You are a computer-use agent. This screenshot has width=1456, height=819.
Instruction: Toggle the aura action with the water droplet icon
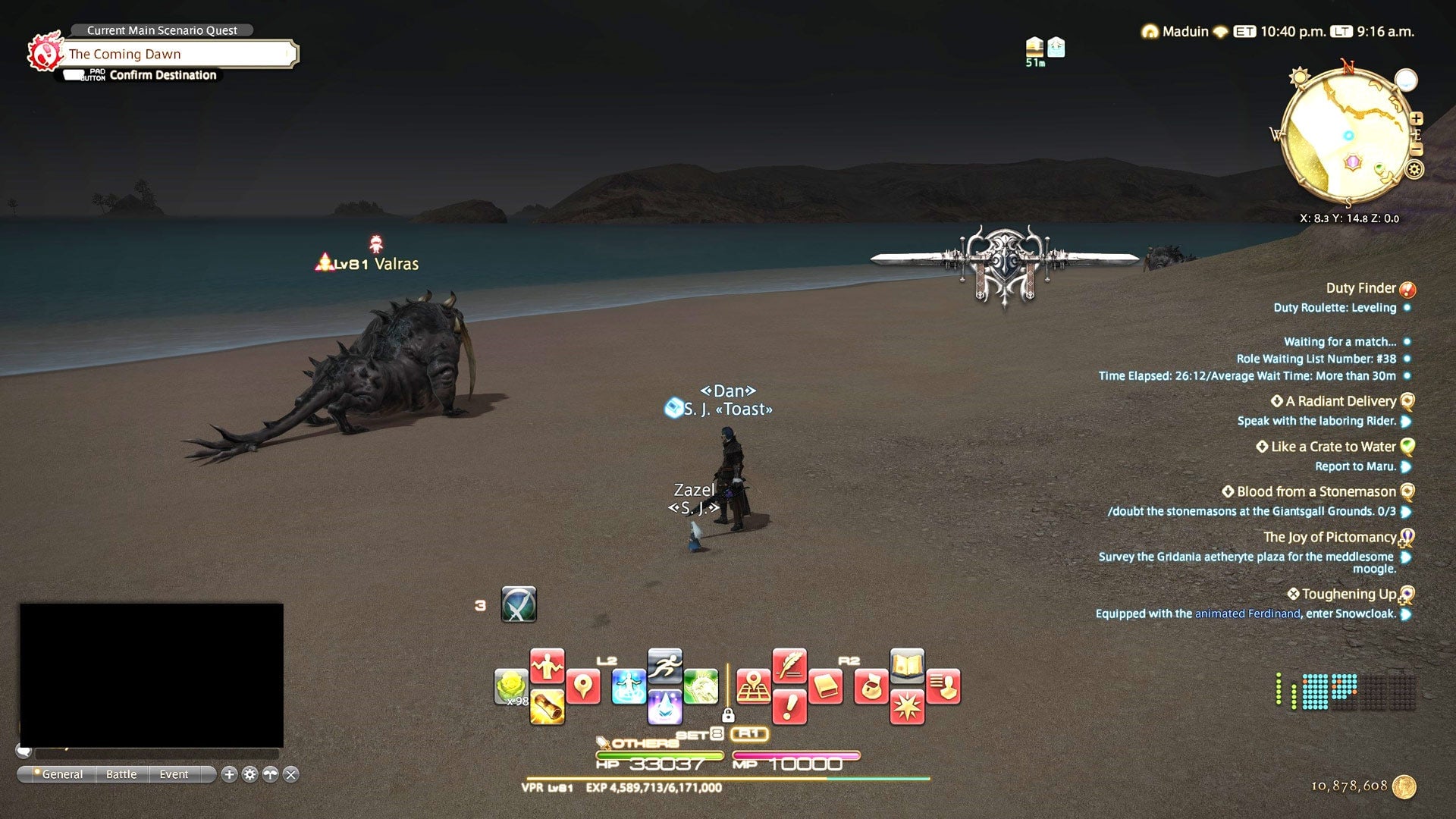point(665,707)
